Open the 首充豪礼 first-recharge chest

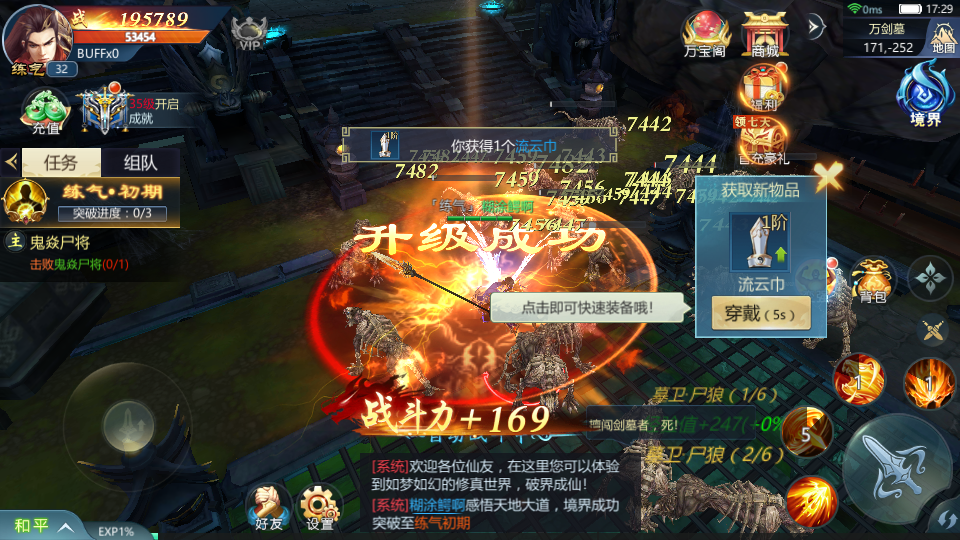pos(764,141)
